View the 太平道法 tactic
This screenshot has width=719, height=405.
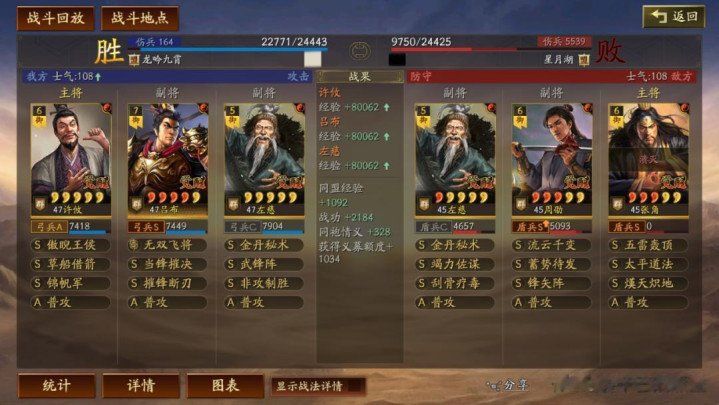(653, 264)
